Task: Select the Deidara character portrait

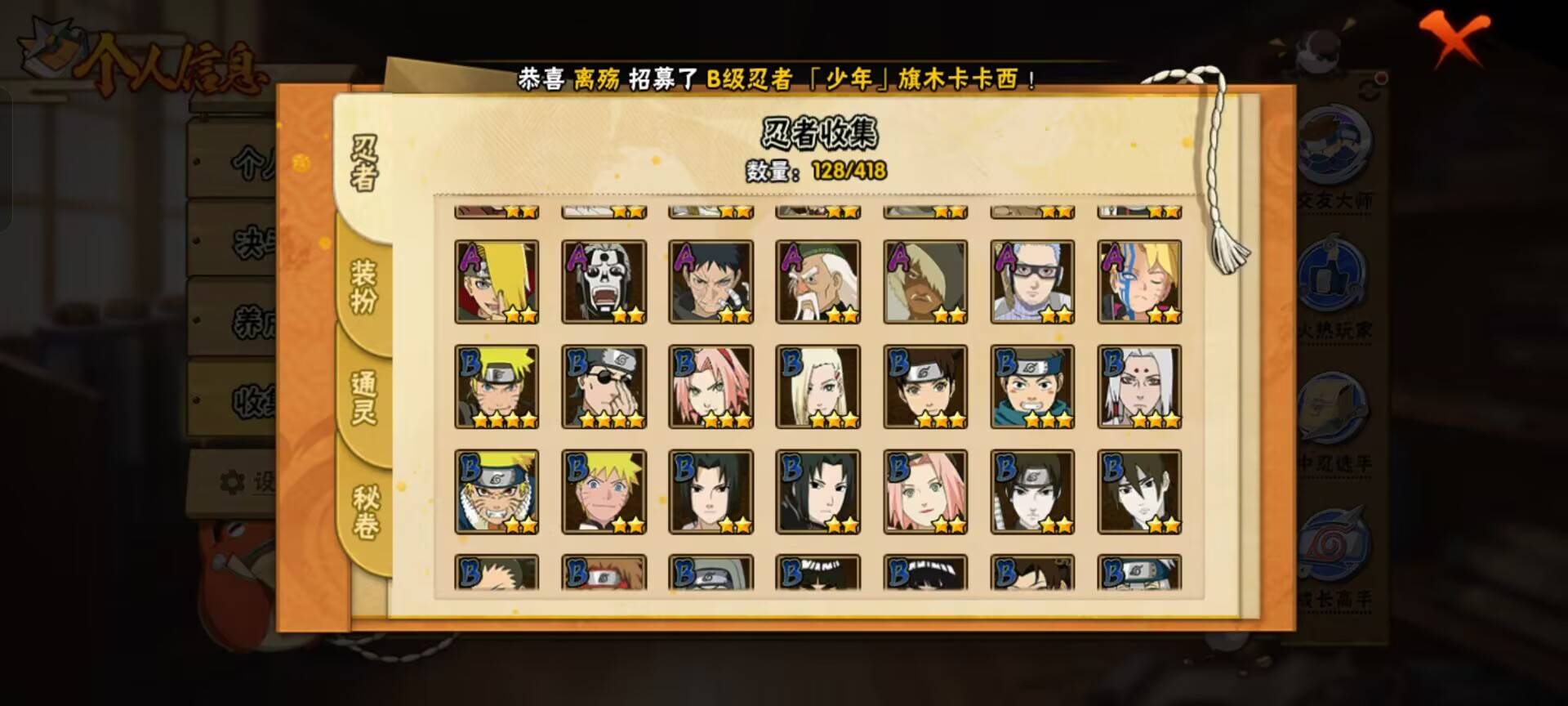Action: tap(498, 282)
